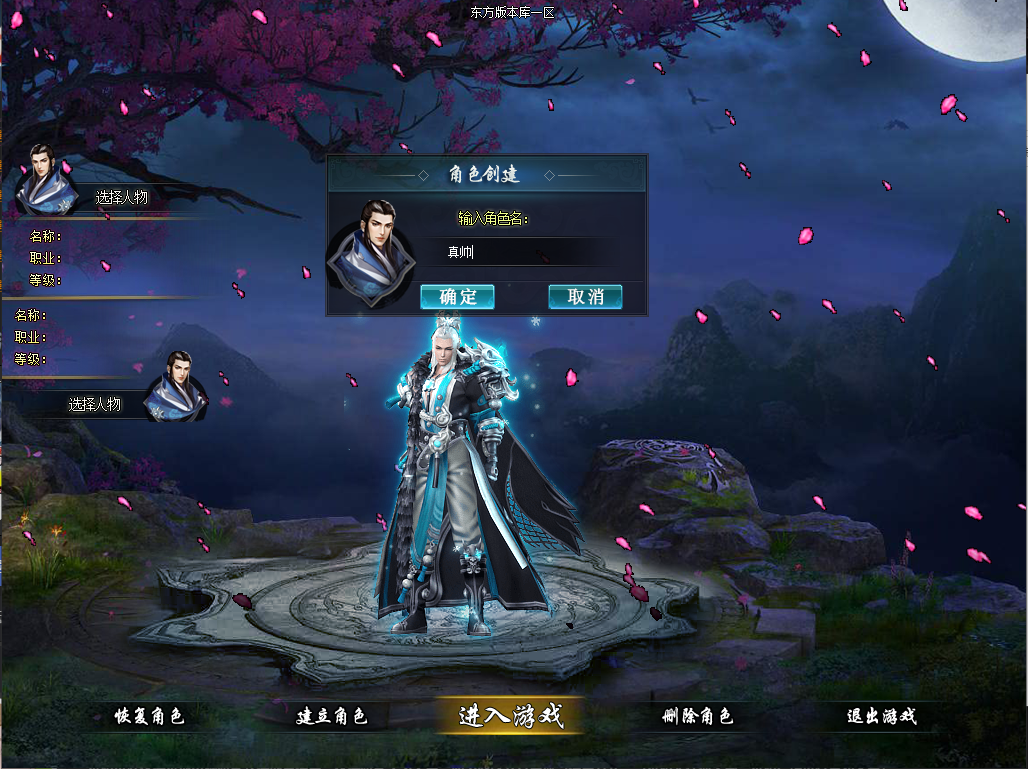
Task: Select 建立角色 to create a character
Action: click(x=332, y=717)
